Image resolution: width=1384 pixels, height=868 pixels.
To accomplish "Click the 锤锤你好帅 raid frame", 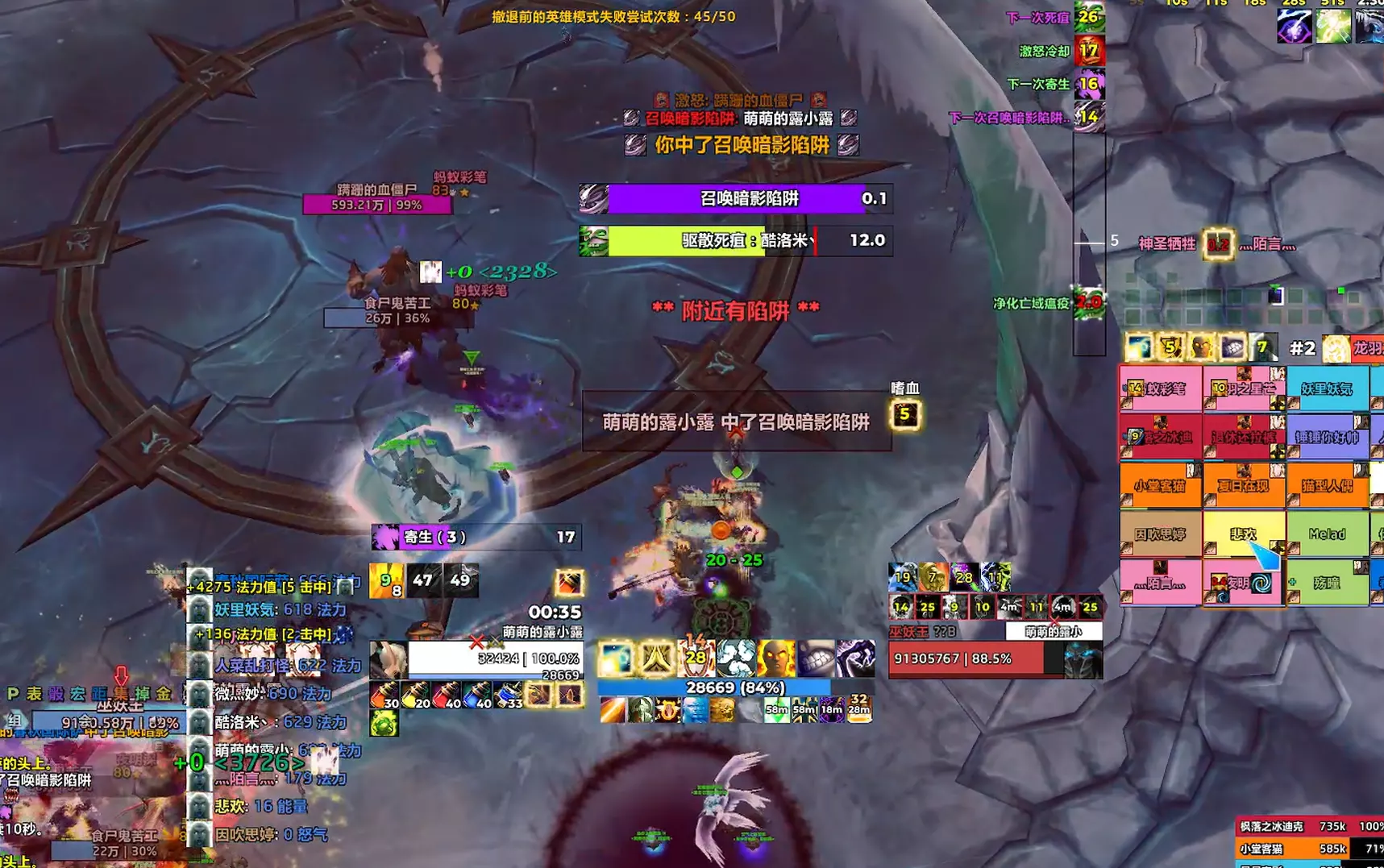I will (x=1328, y=437).
